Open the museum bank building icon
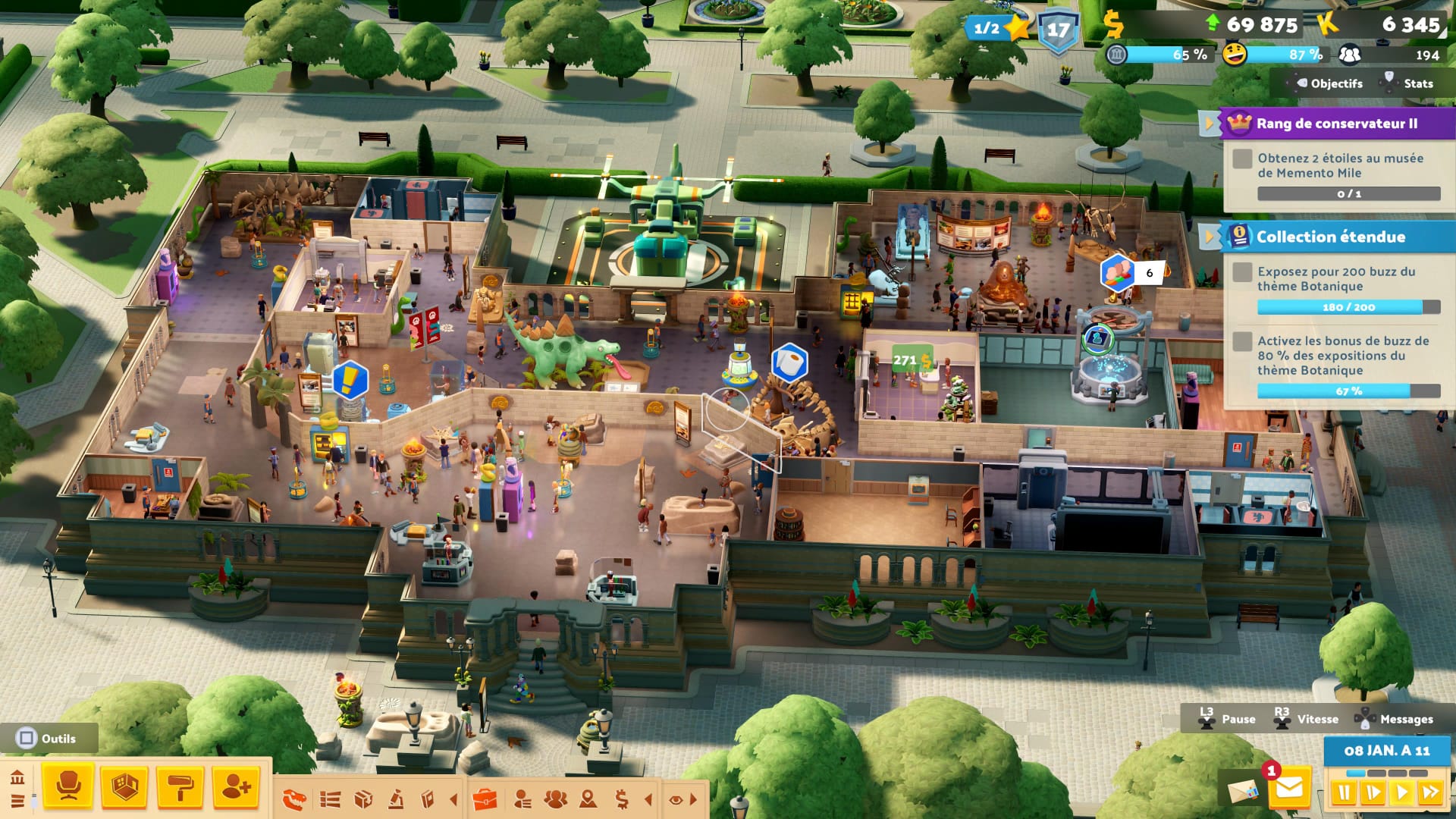Screen dimensions: 1456x819 point(17,778)
